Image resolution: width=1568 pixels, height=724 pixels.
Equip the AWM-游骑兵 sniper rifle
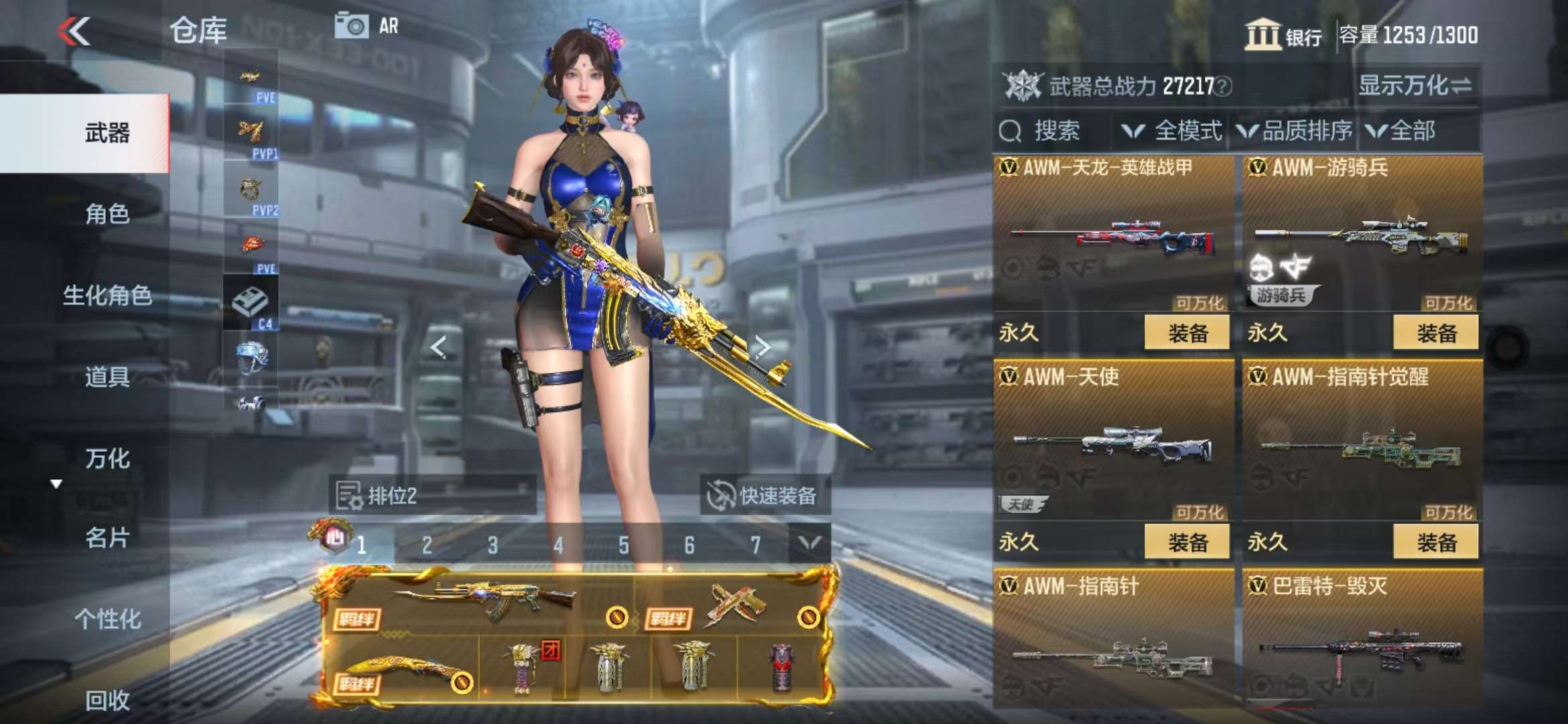pos(1435,333)
